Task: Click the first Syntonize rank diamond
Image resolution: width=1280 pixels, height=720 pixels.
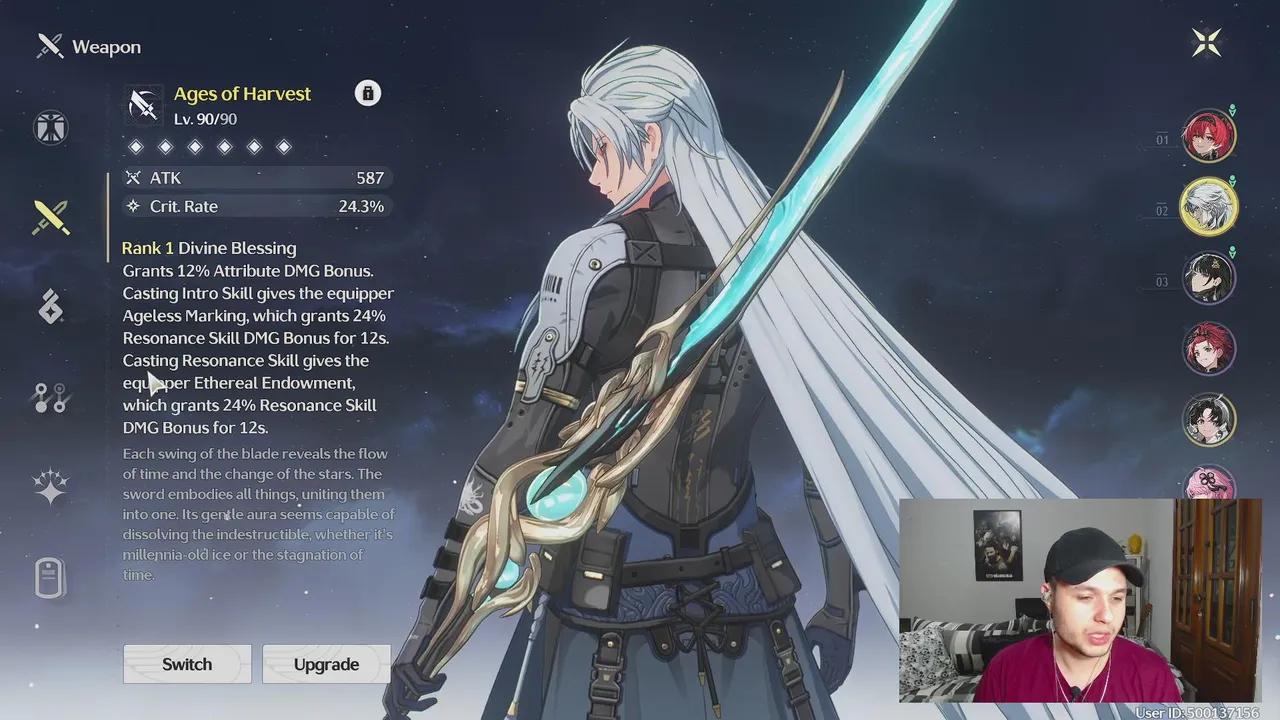Action: pyautogui.click(x=136, y=146)
